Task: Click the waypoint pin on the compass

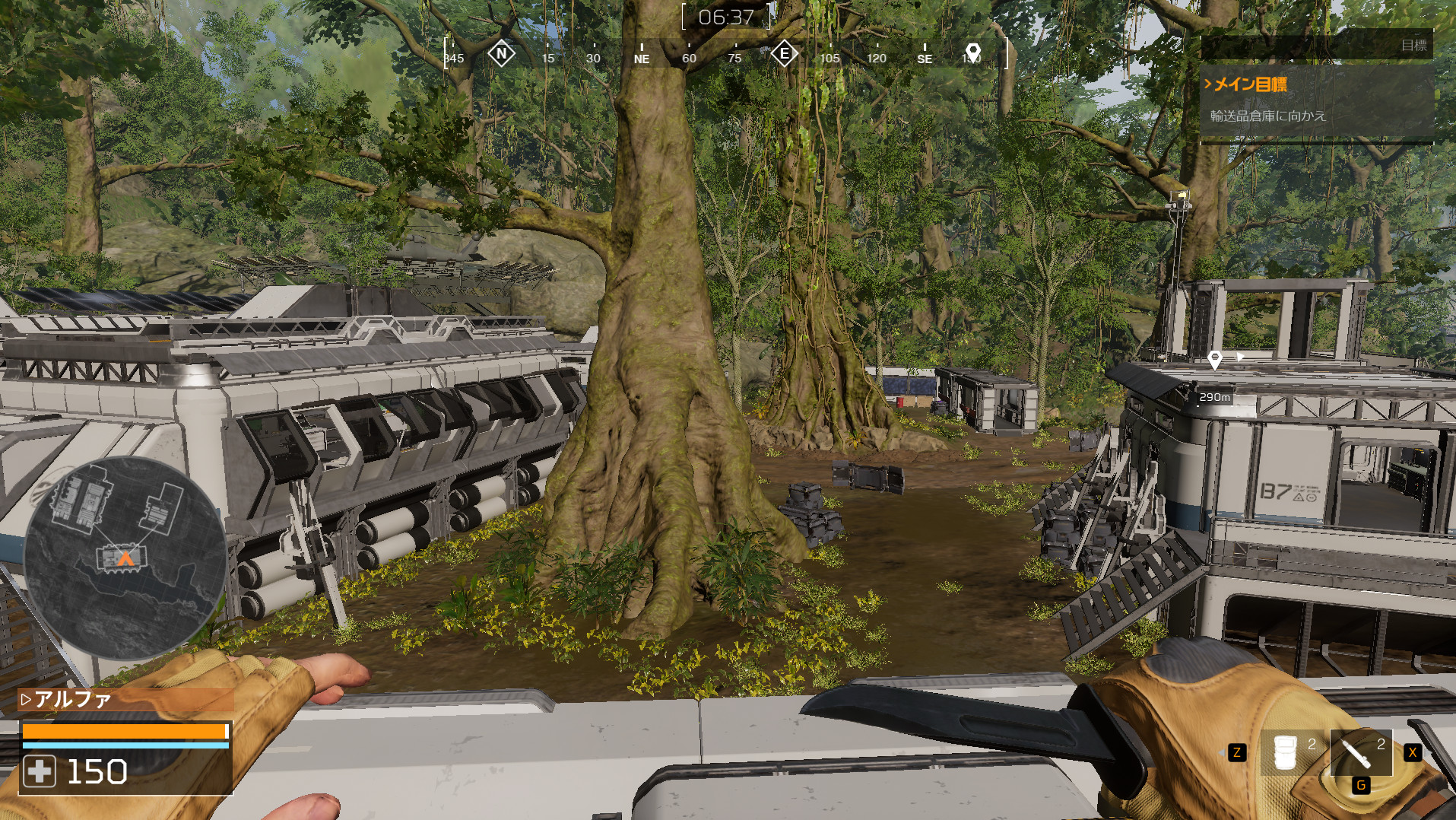Action: pos(972,53)
